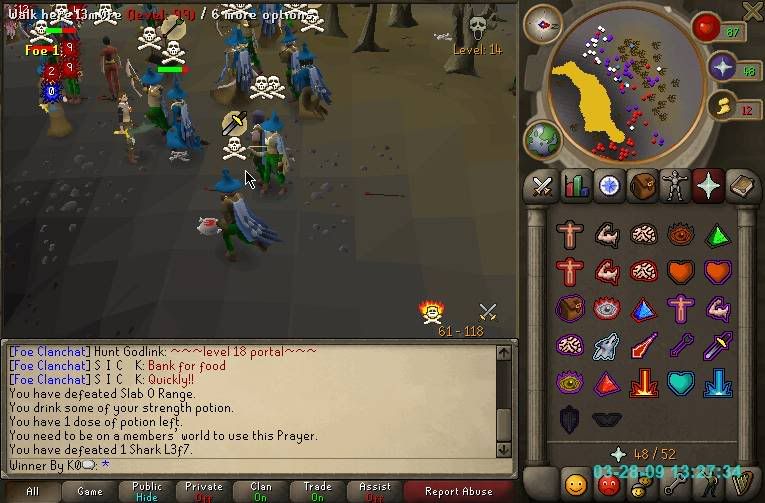This screenshot has height=503, width=765.
Task: Show the backpack inventory tab
Action: 642,186
